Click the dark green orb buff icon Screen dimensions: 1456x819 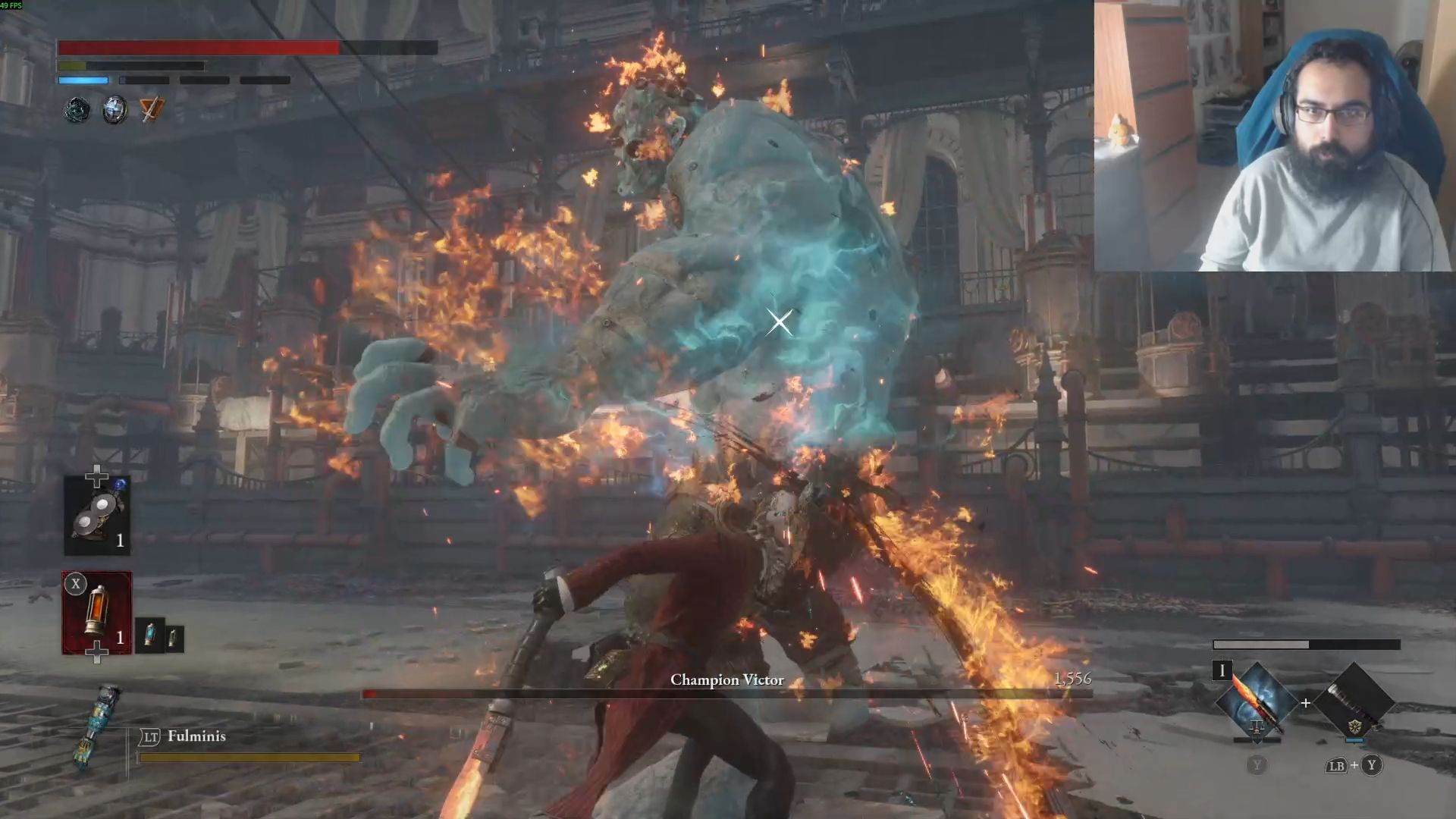pyautogui.click(x=77, y=111)
